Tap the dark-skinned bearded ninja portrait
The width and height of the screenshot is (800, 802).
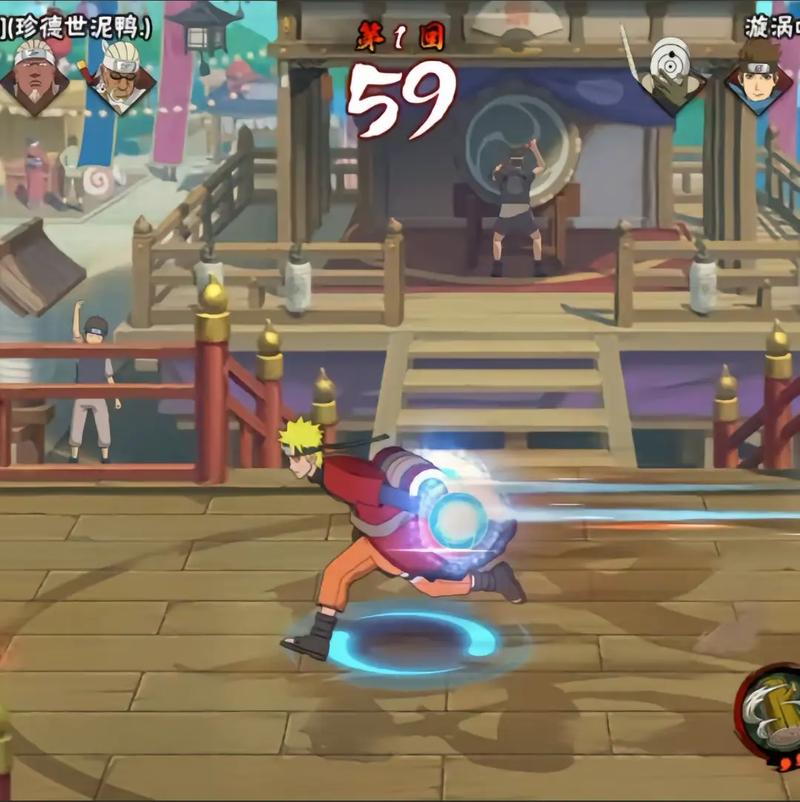point(35,73)
